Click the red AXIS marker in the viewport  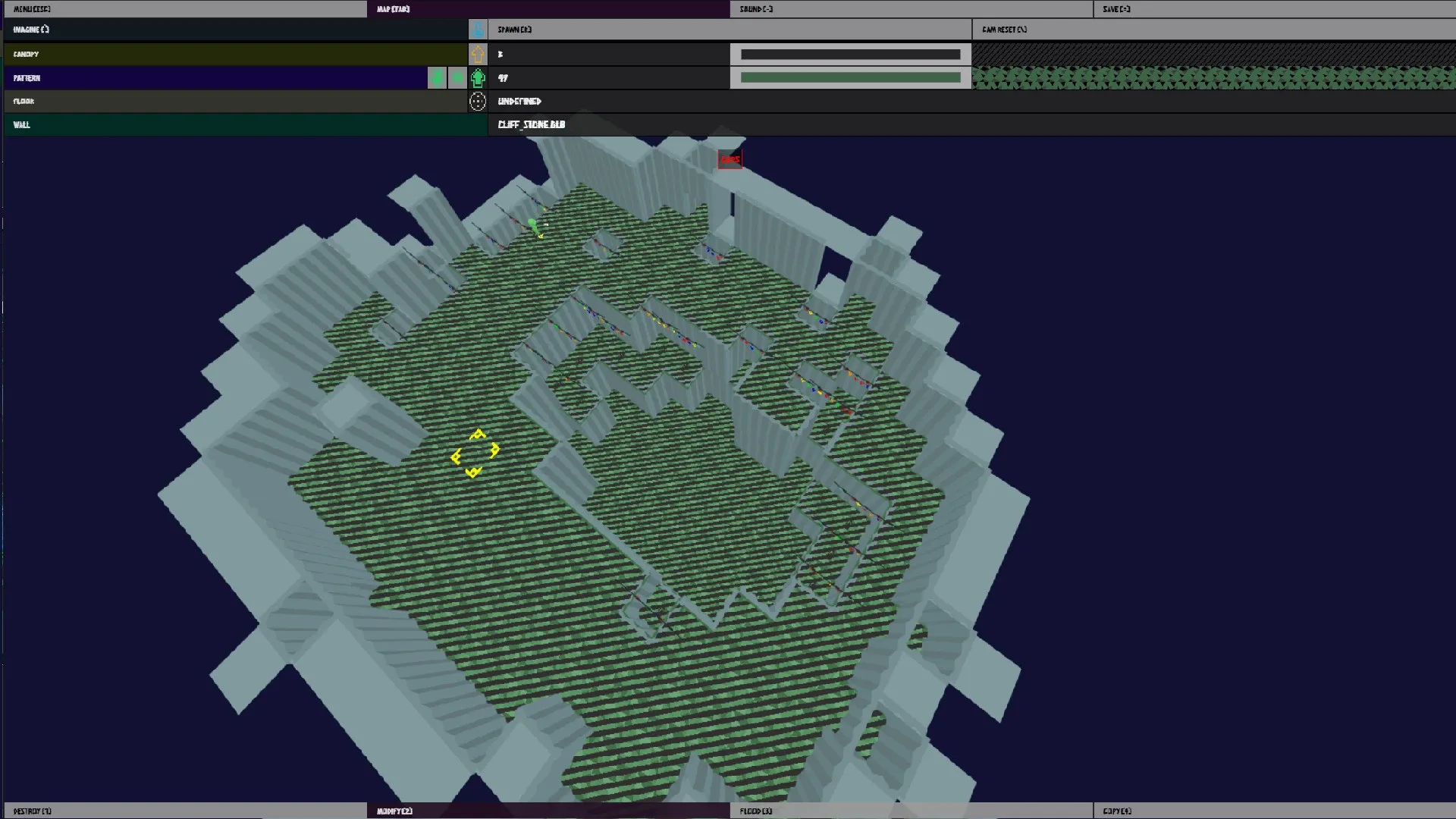[730, 159]
